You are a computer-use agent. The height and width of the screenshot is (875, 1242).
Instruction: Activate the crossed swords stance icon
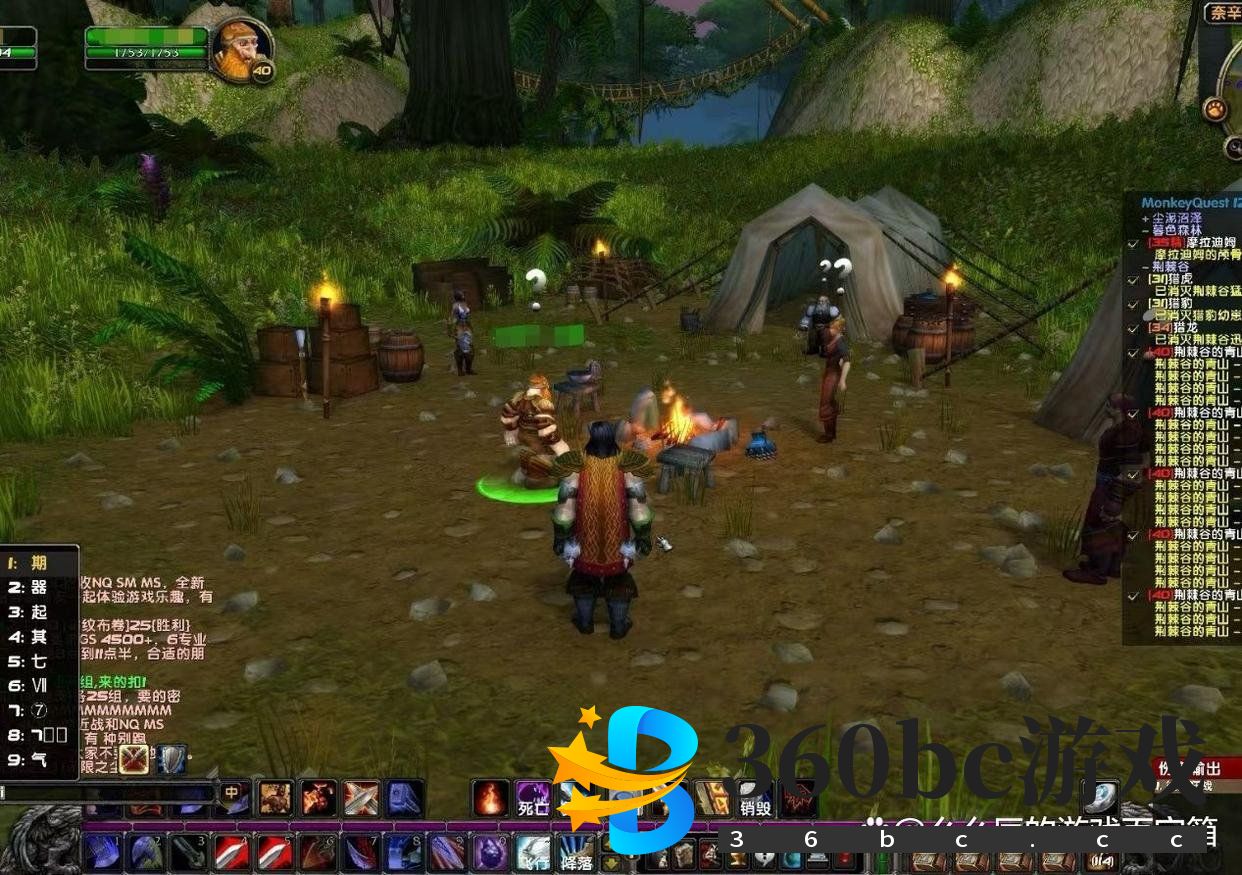pos(133,759)
